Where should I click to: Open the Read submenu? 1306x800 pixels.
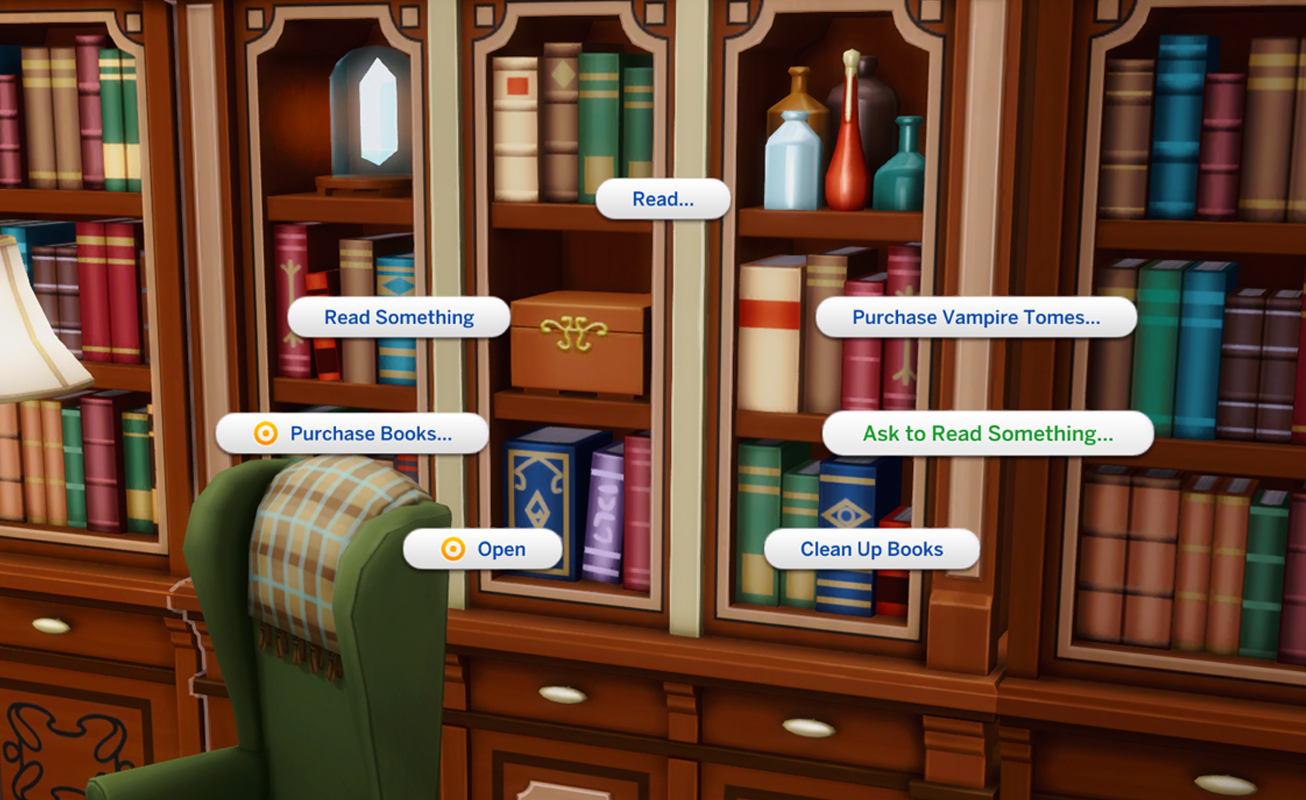point(663,198)
